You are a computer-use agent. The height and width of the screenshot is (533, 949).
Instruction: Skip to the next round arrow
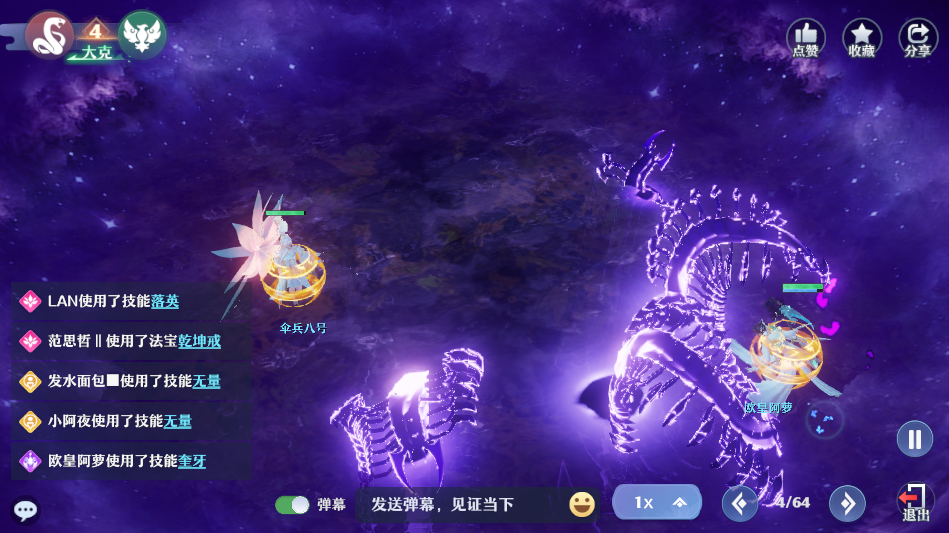[847, 503]
